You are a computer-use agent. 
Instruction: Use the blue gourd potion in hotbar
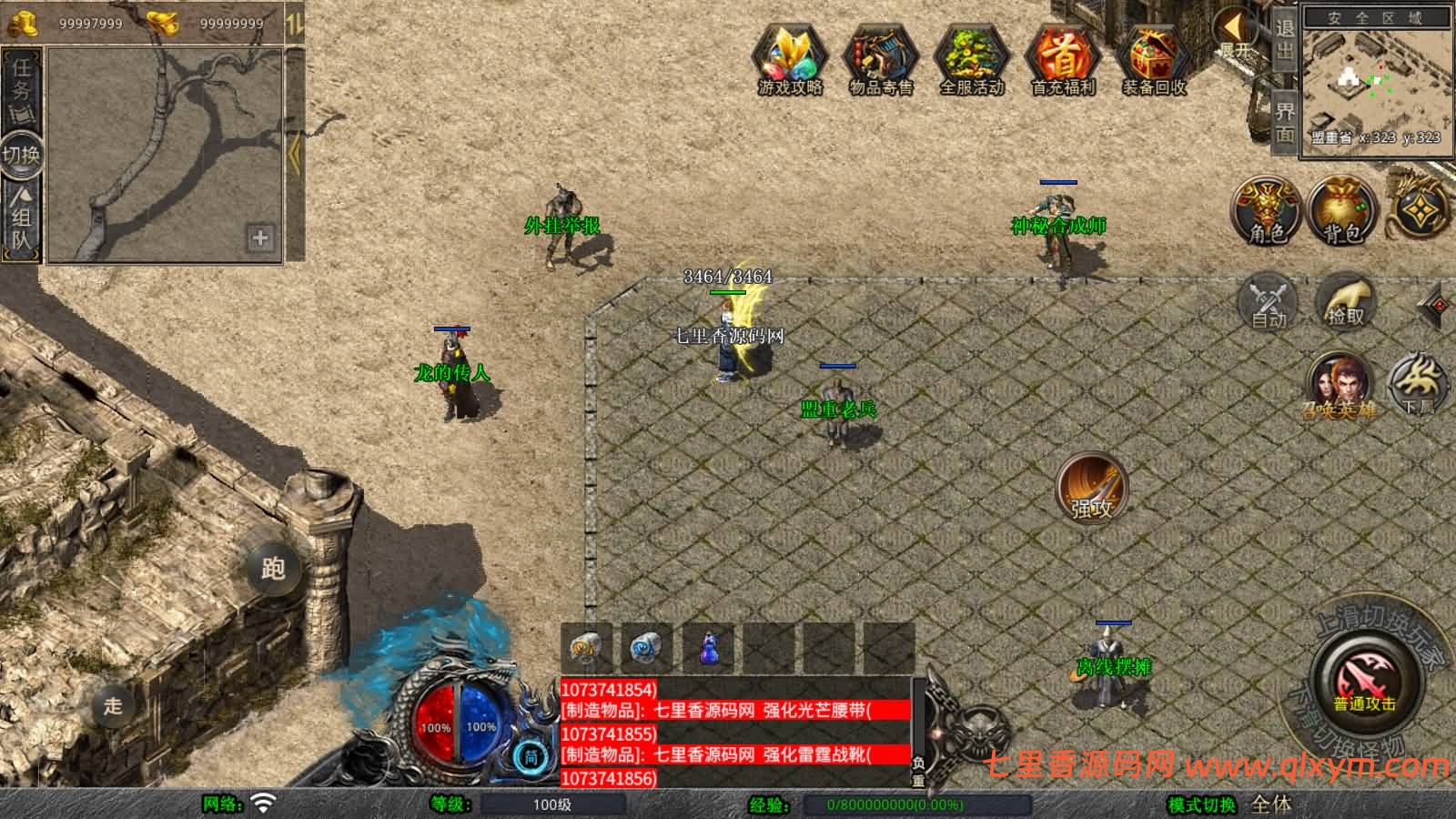coord(708,648)
